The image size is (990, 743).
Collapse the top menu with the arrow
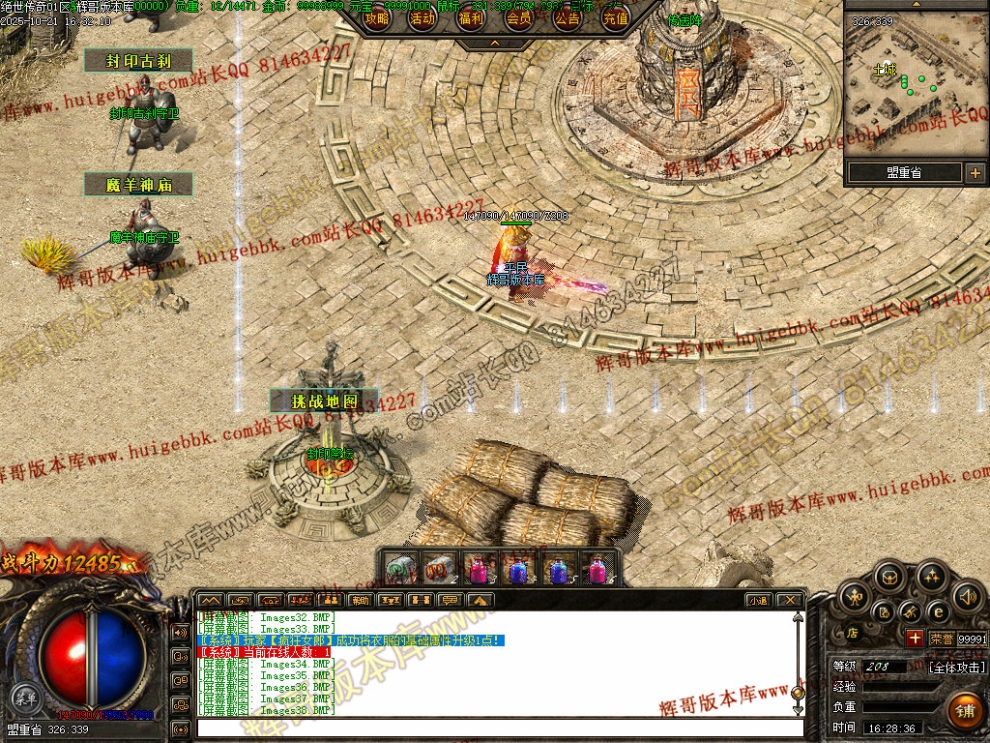(495, 44)
